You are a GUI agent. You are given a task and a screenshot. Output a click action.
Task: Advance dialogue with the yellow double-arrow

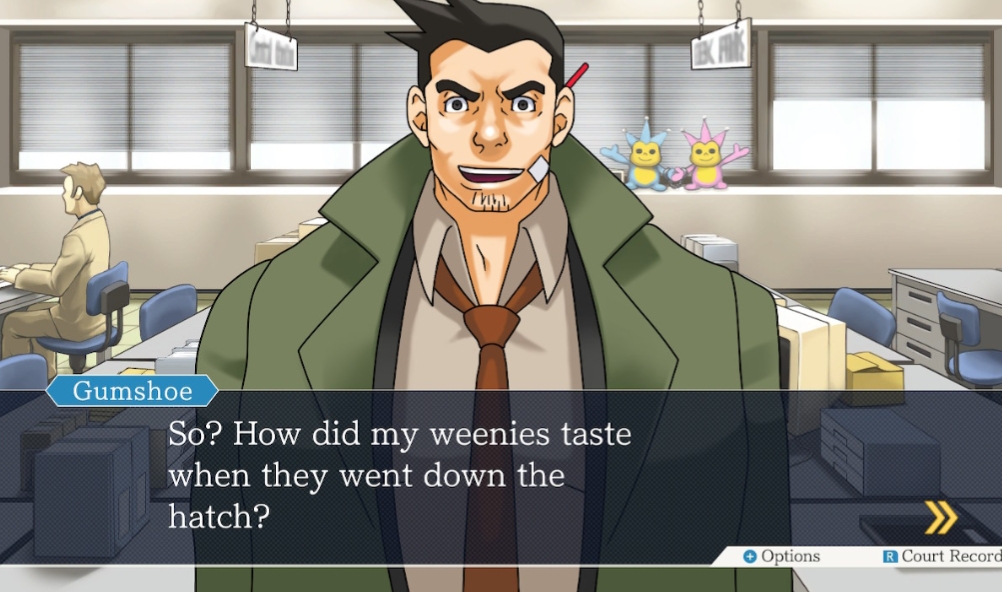940,517
